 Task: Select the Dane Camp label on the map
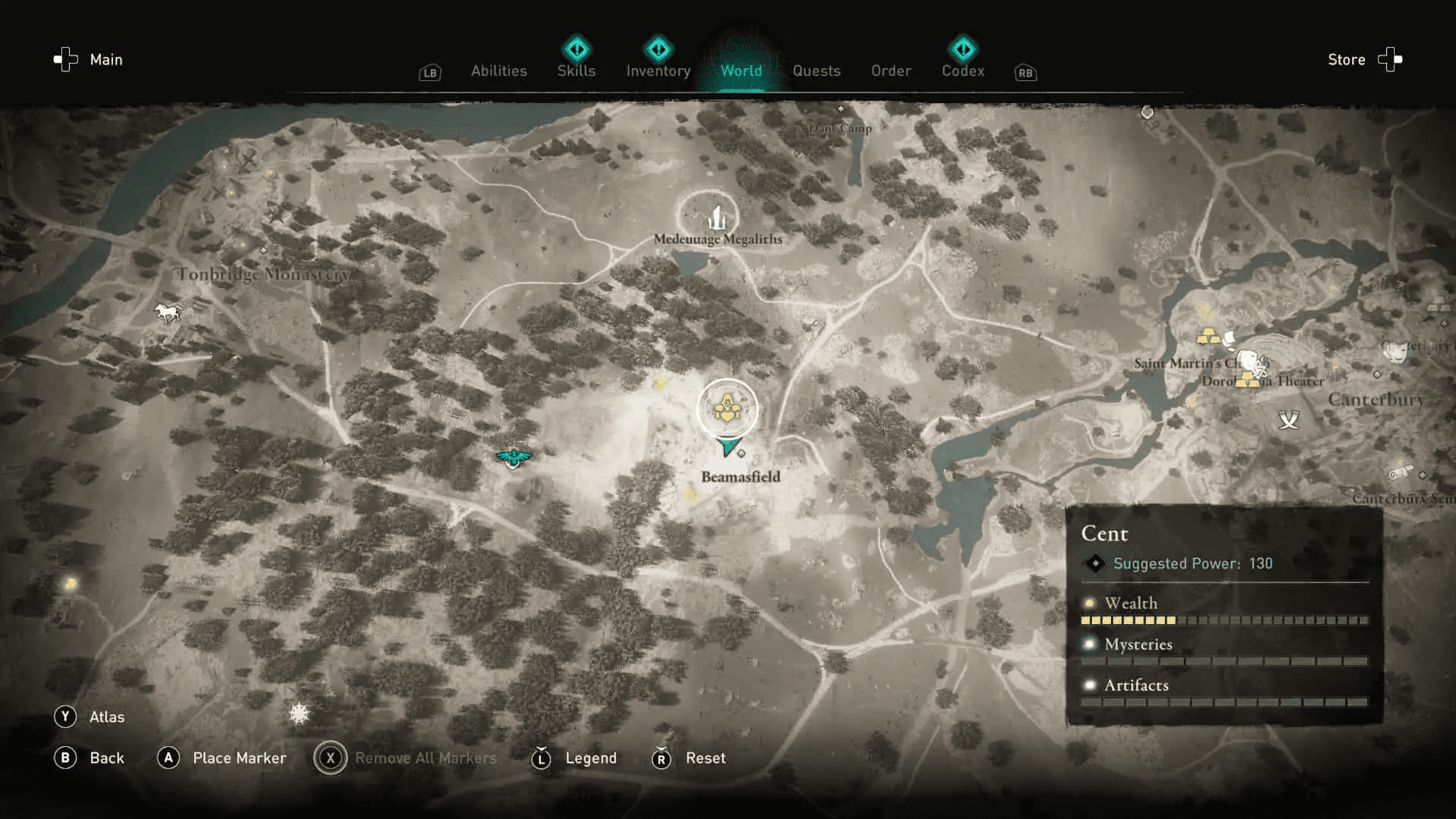click(839, 128)
